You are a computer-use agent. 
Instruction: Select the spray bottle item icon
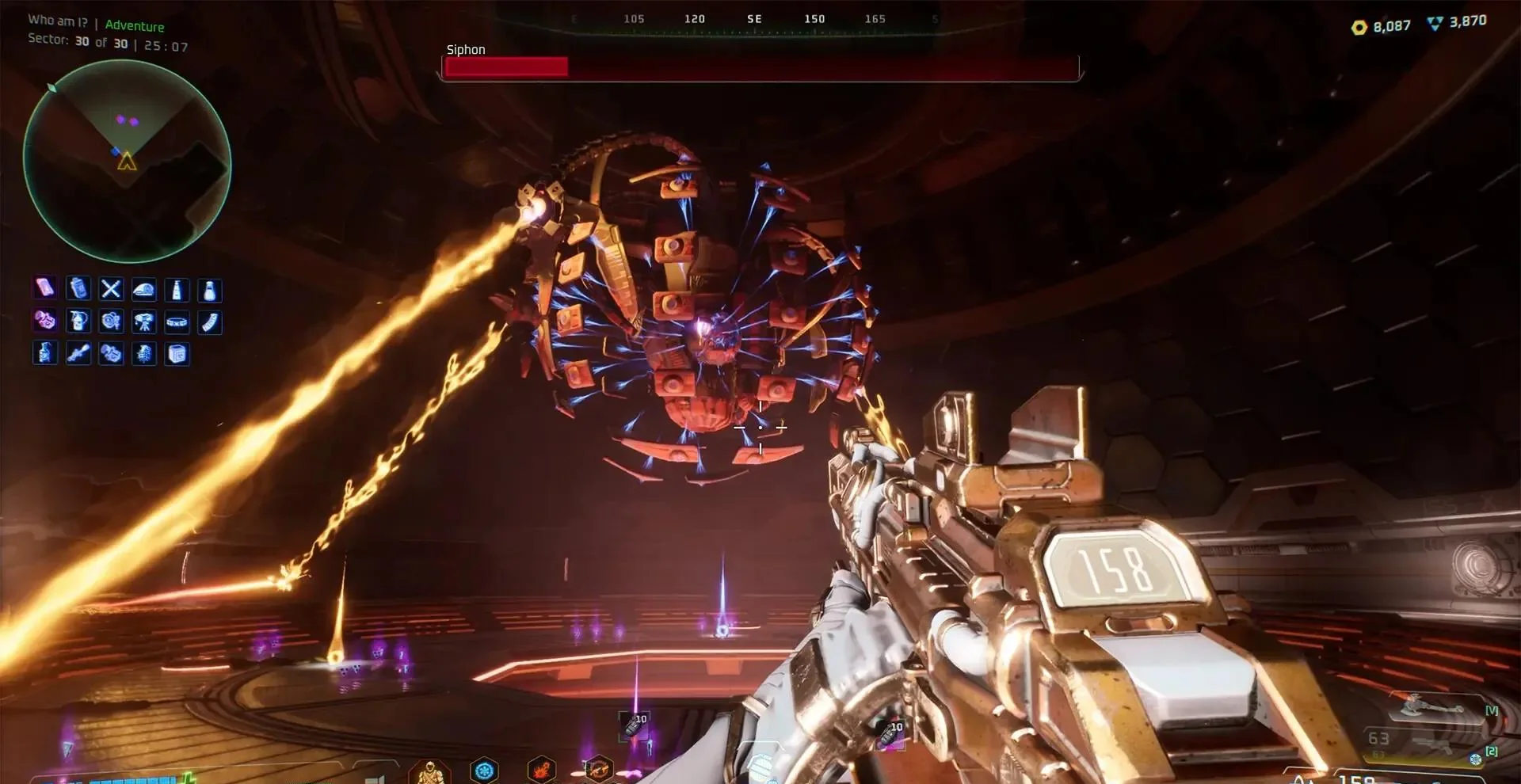point(45,353)
